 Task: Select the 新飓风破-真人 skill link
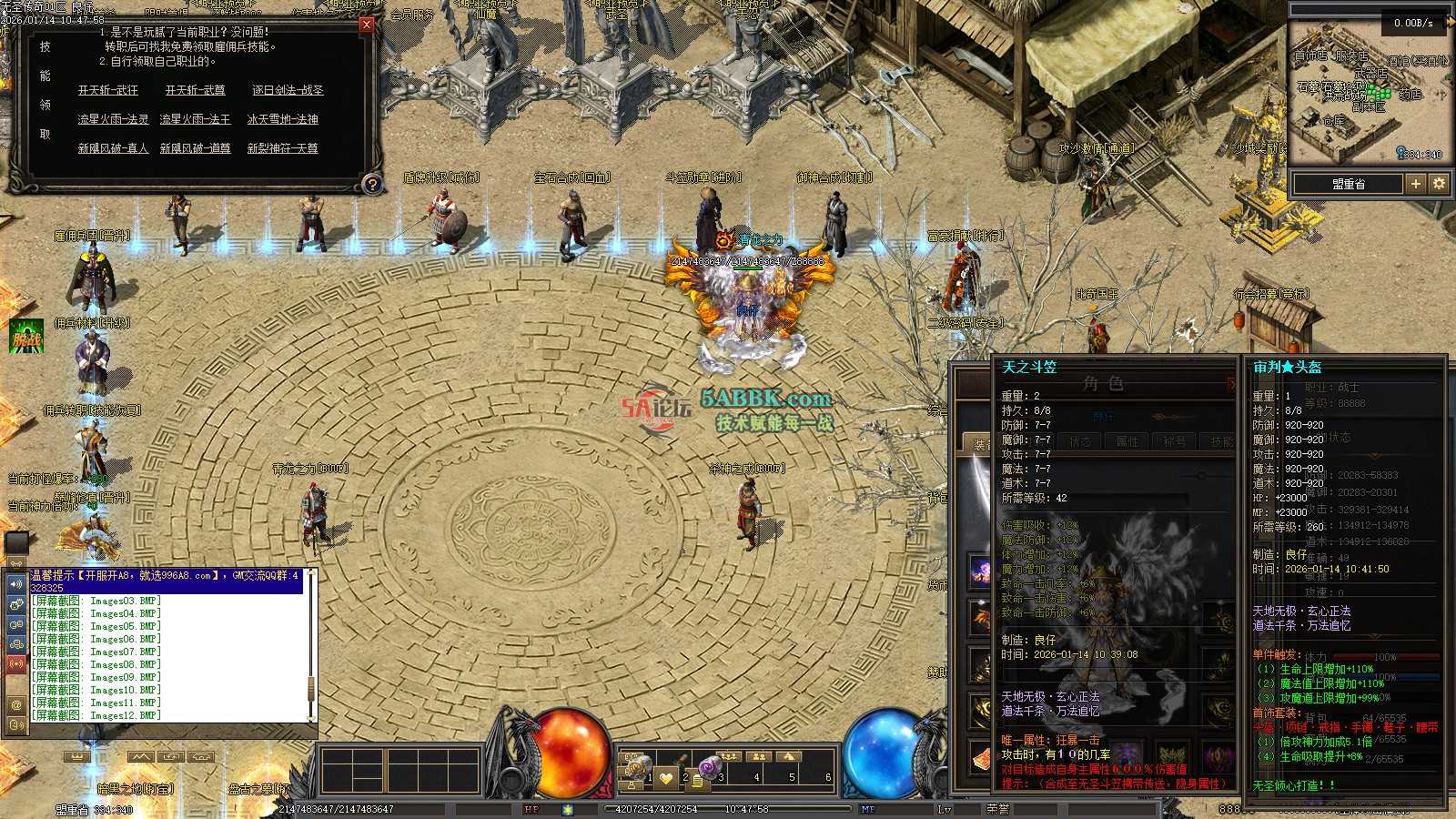click(x=113, y=148)
